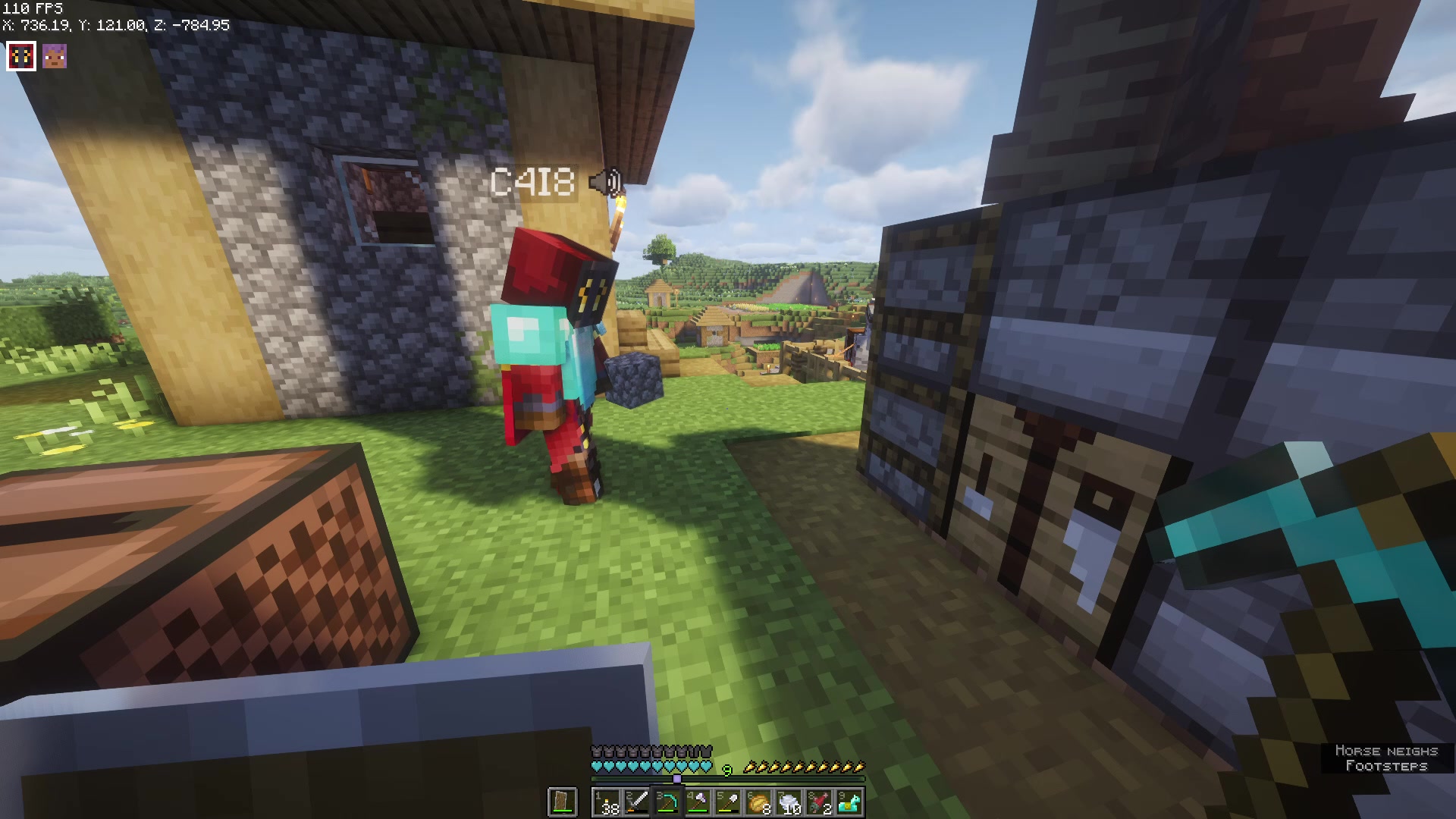Screen dimensions: 1456x819
Task: Click the bone meal stack in slot 7
Action: [789, 802]
